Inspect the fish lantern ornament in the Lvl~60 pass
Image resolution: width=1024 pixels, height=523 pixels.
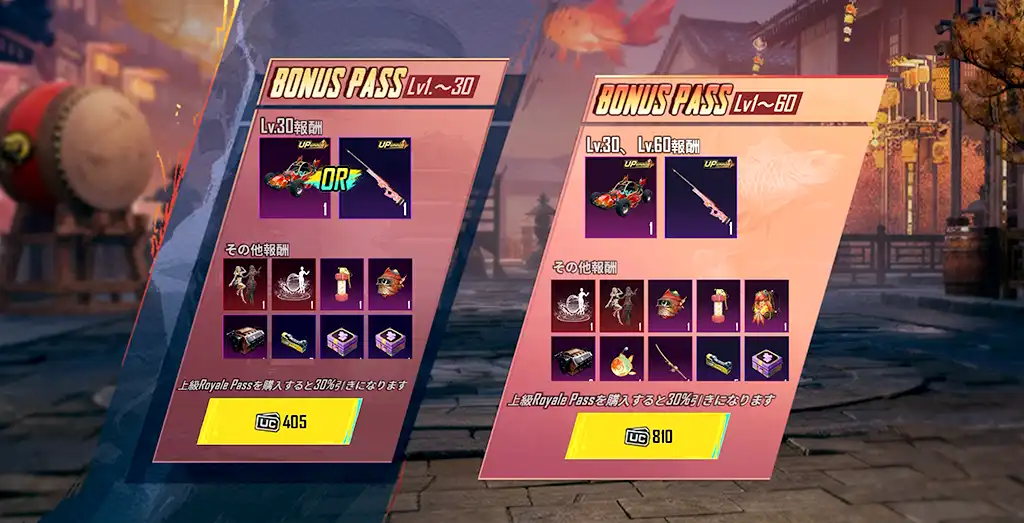[x=621, y=358]
